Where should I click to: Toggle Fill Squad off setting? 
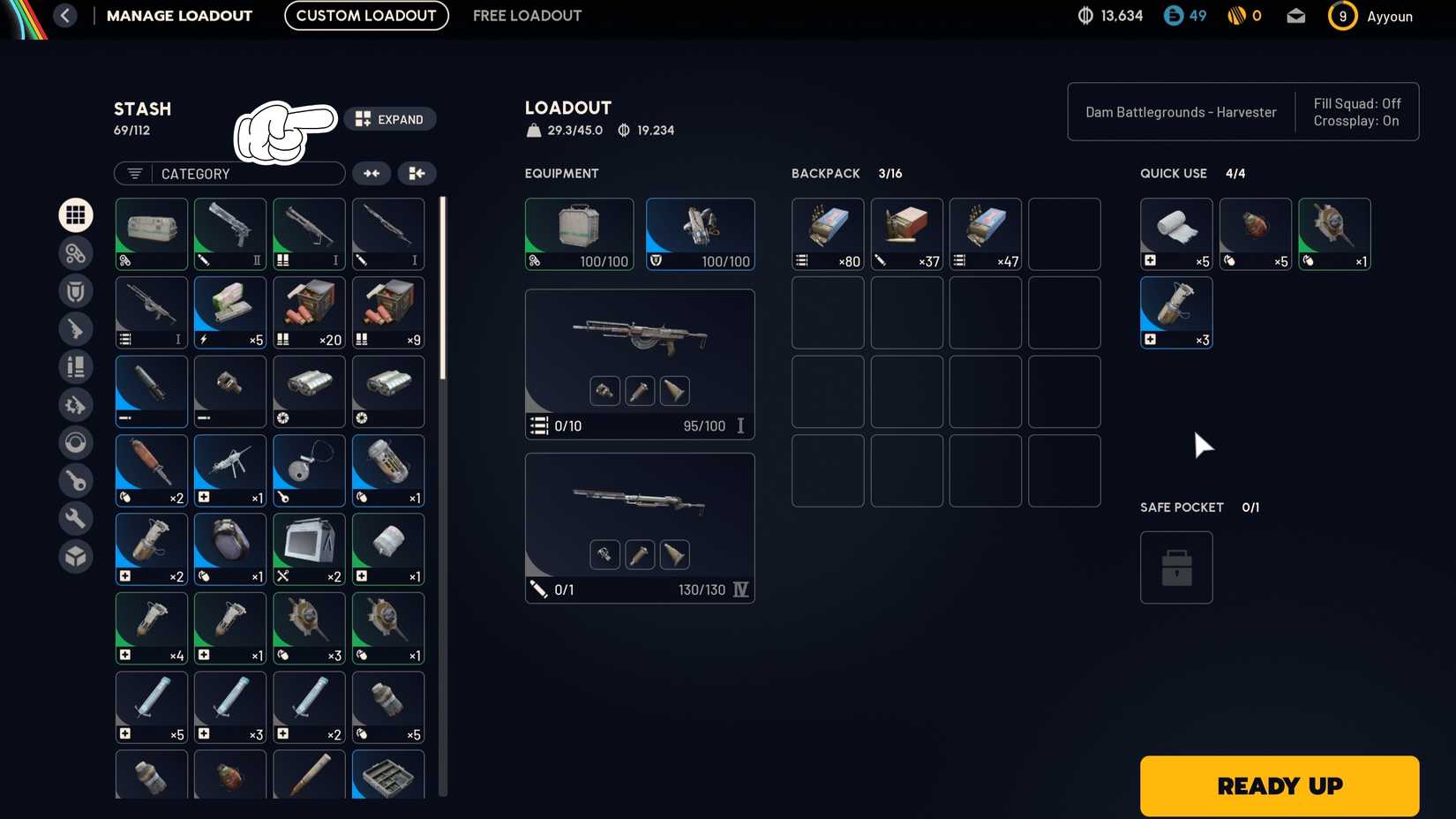point(1358,103)
